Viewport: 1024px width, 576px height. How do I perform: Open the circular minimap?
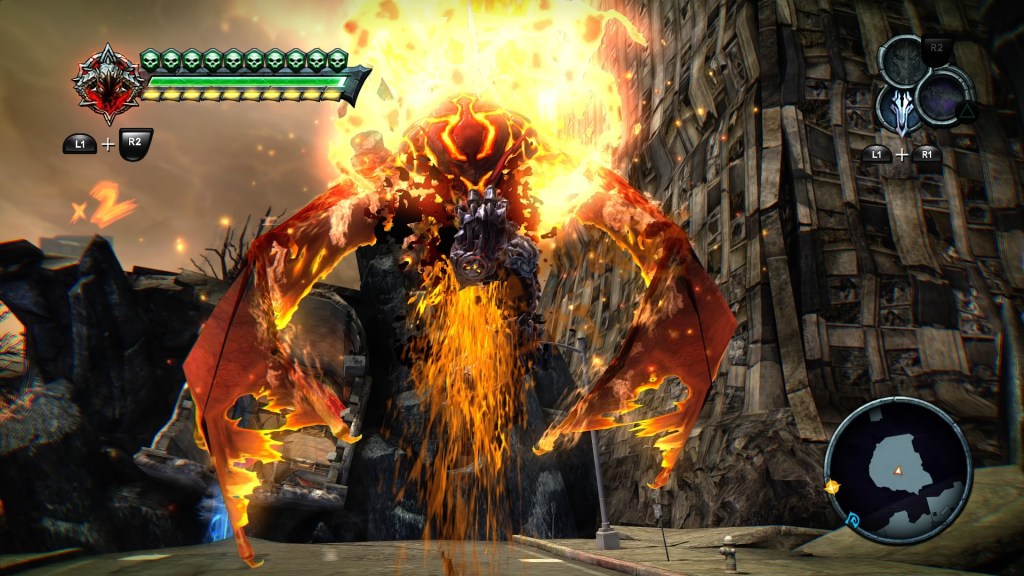click(897, 468)
